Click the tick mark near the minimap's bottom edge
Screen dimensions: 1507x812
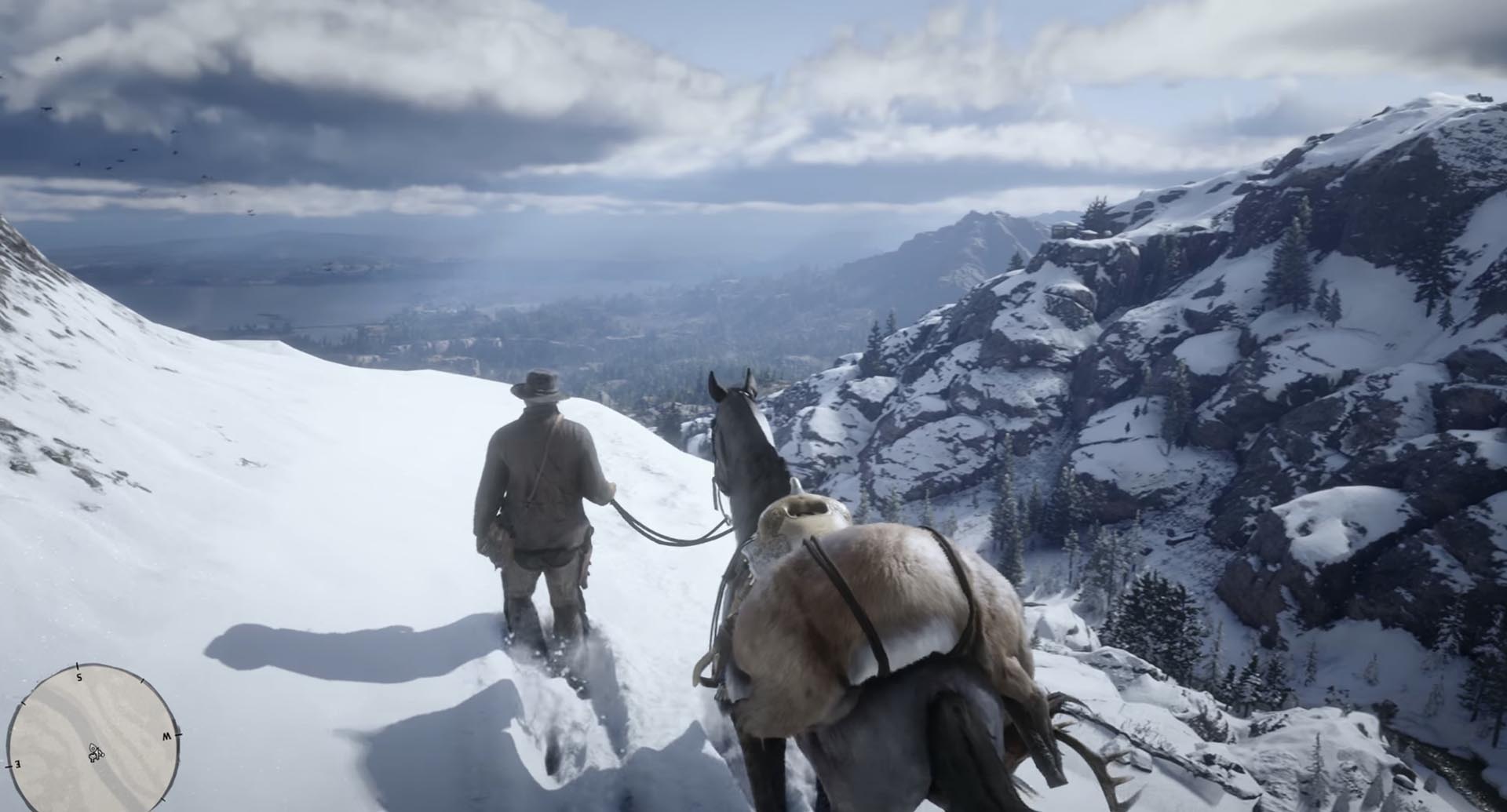tap(164, 799)
